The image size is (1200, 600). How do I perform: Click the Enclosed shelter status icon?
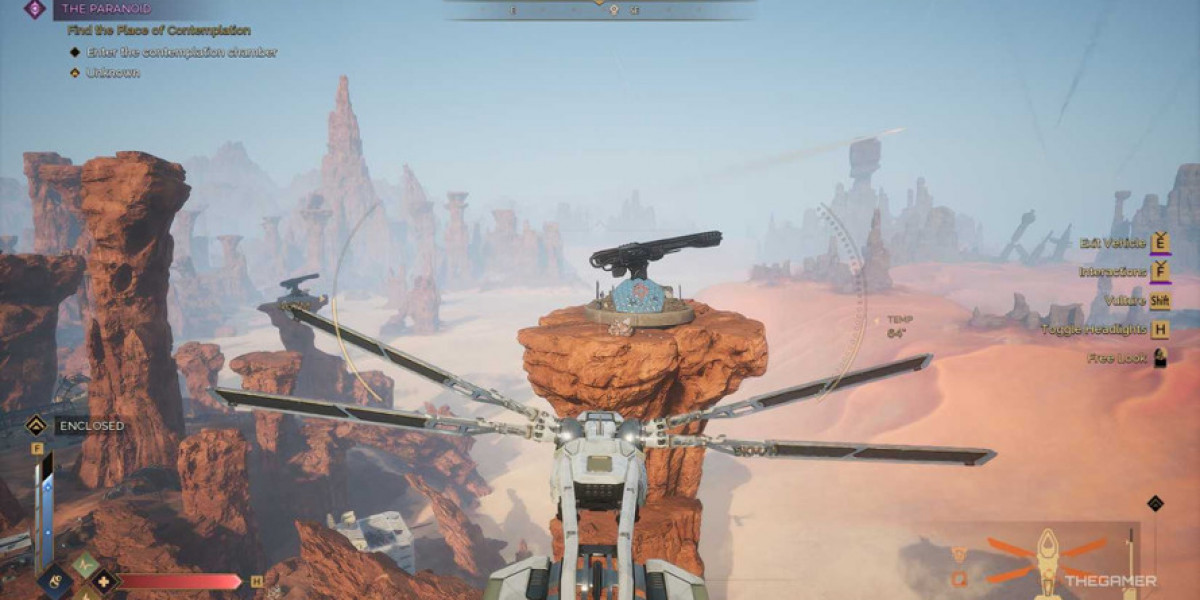(35, 425)
